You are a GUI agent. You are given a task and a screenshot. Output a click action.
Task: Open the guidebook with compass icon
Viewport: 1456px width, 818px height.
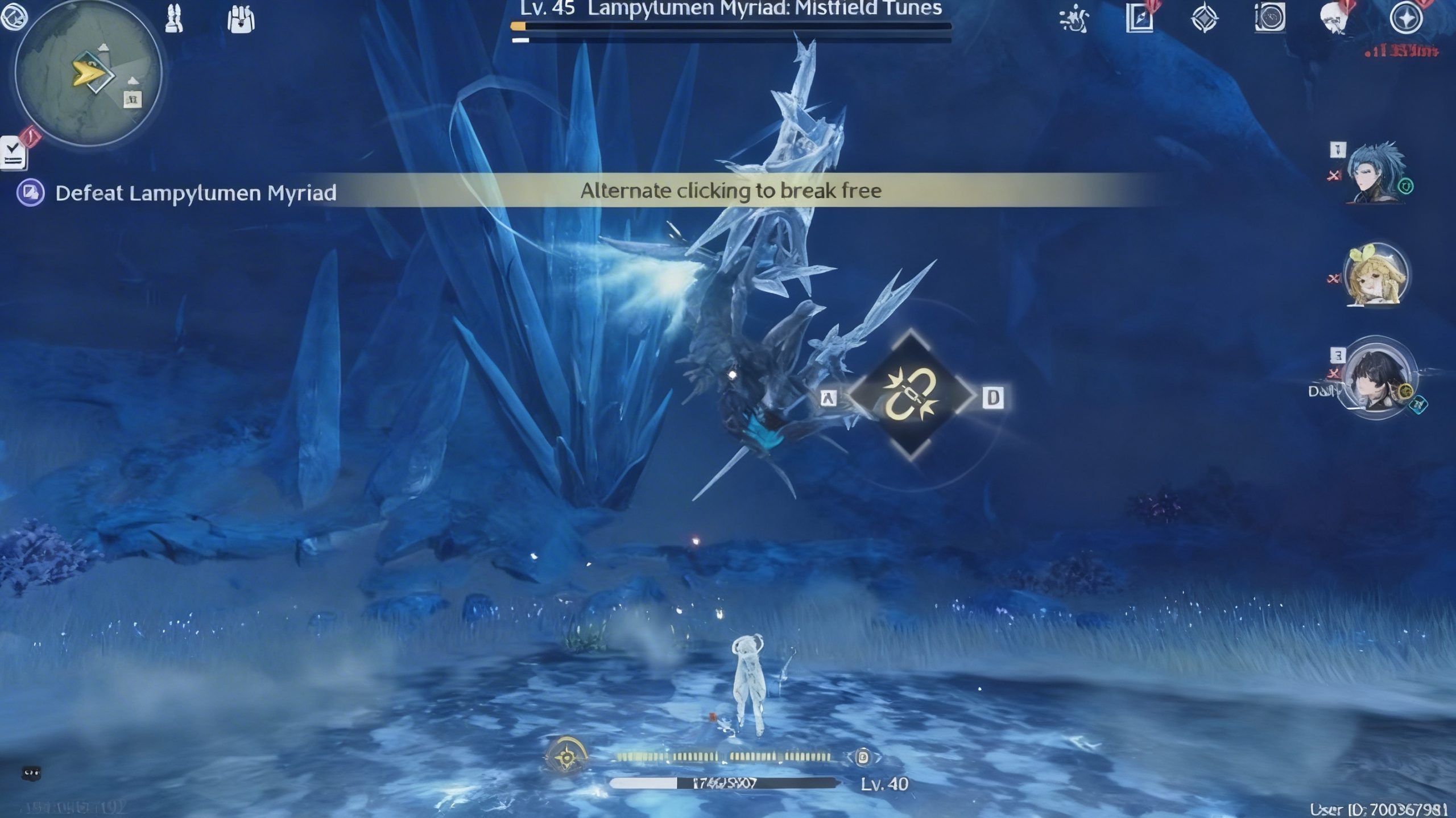pyautogui.click(x=1139, y=19)
